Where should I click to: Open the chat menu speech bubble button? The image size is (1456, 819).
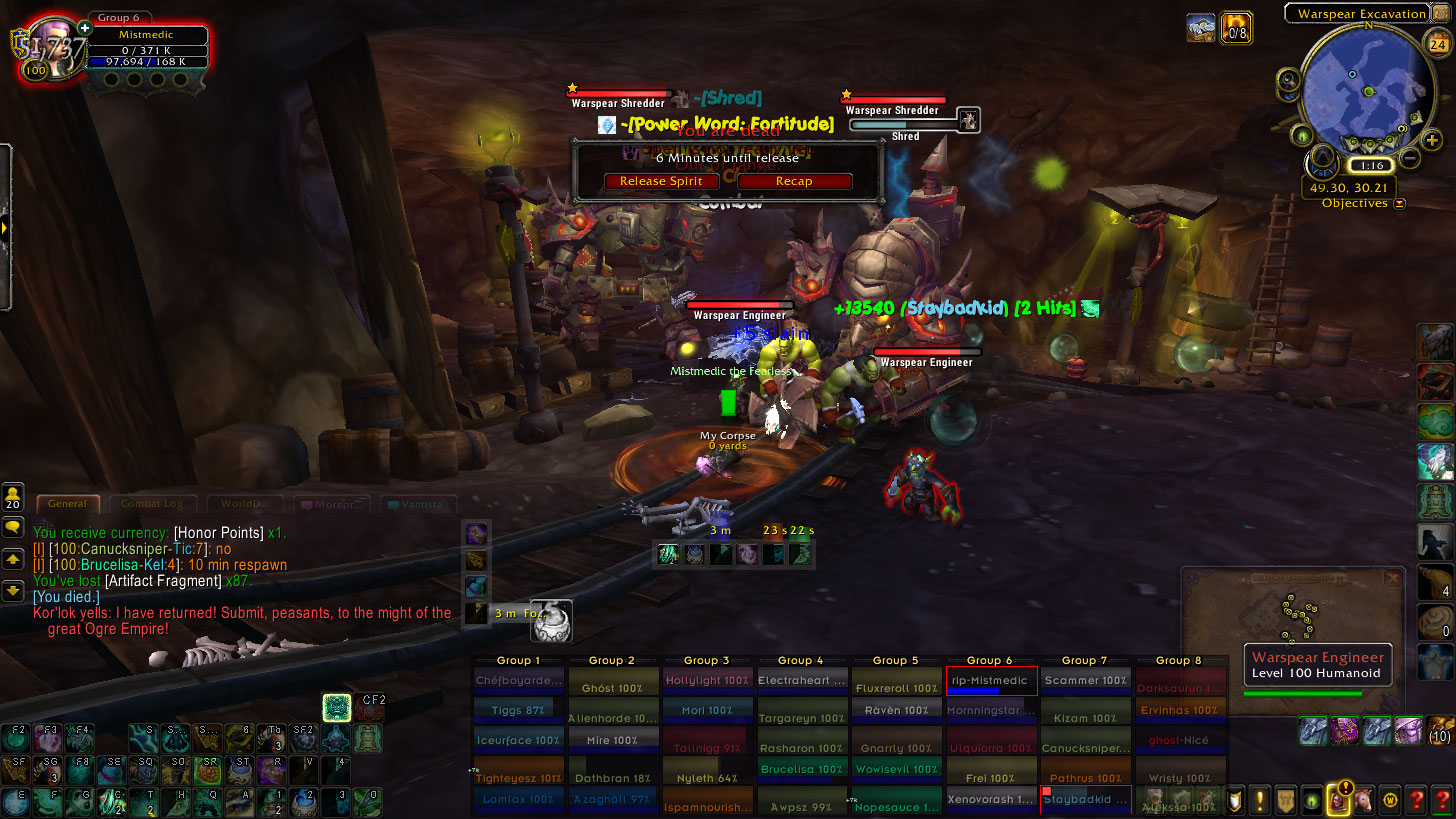pyautogui.click(x=14, y=526)
